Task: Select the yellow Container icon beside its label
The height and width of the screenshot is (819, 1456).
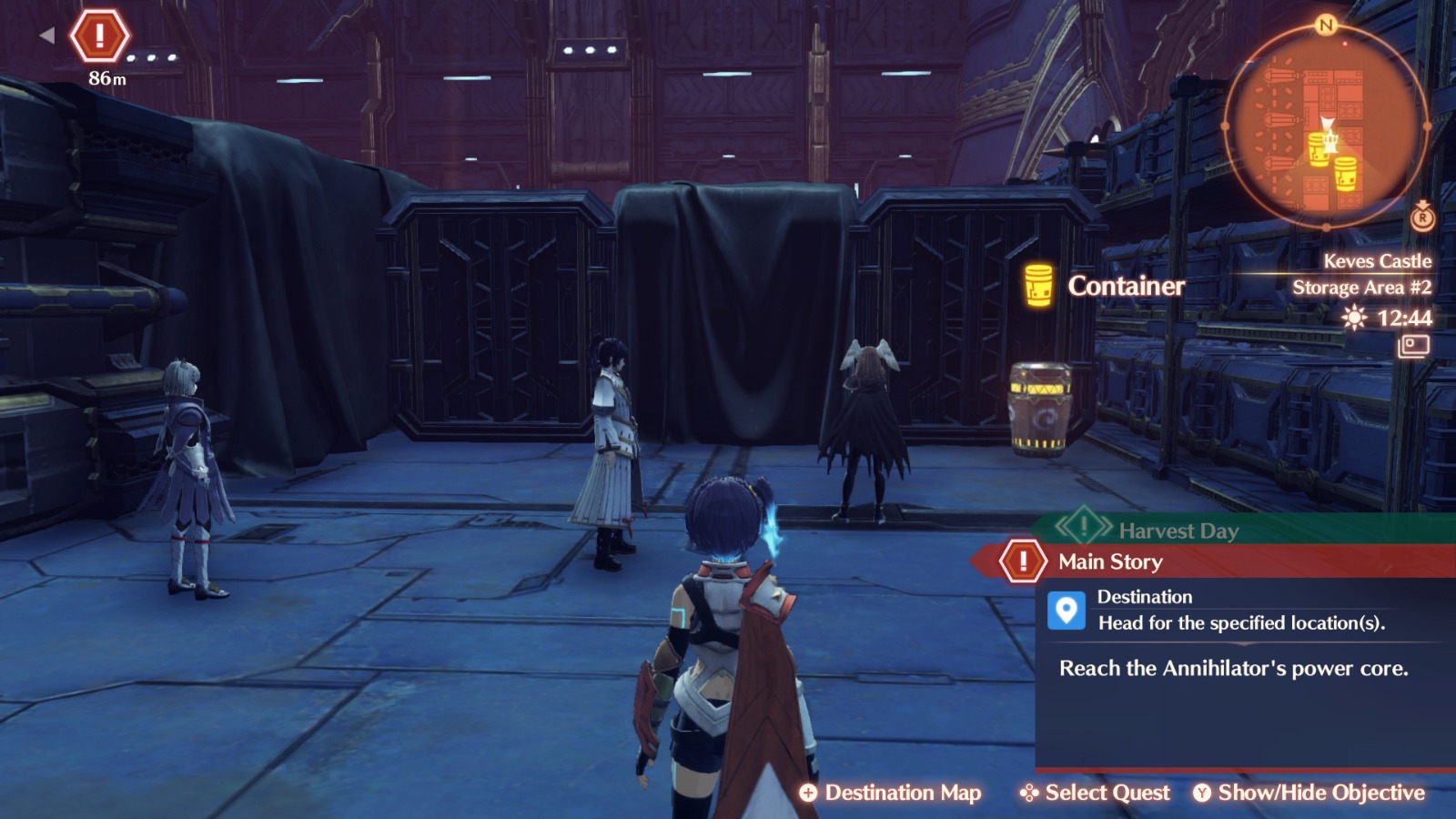Action: 1037,285
